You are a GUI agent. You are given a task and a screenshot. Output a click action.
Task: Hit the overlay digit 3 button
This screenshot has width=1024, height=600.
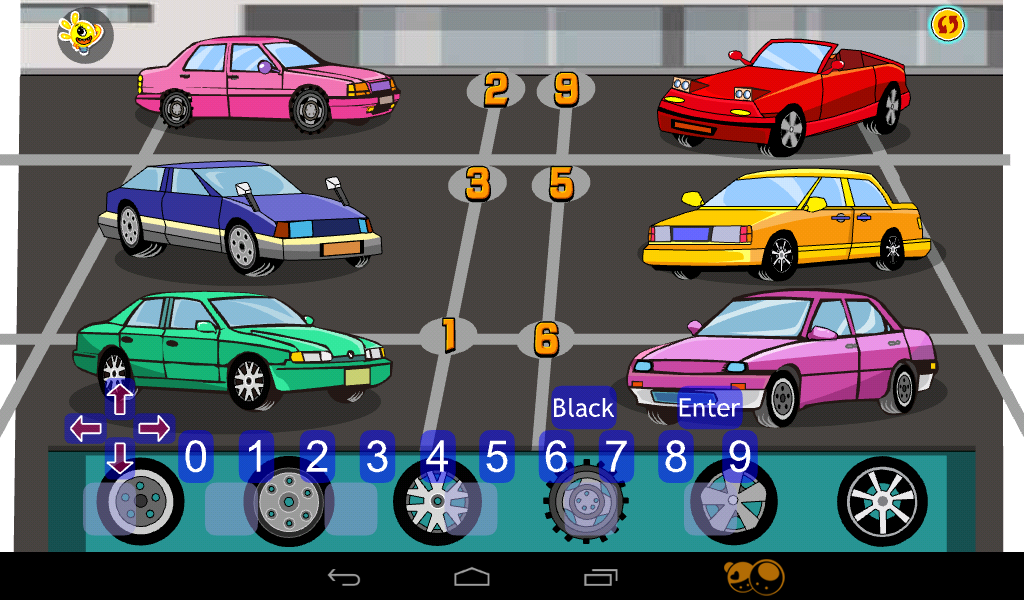pos(377,457)
